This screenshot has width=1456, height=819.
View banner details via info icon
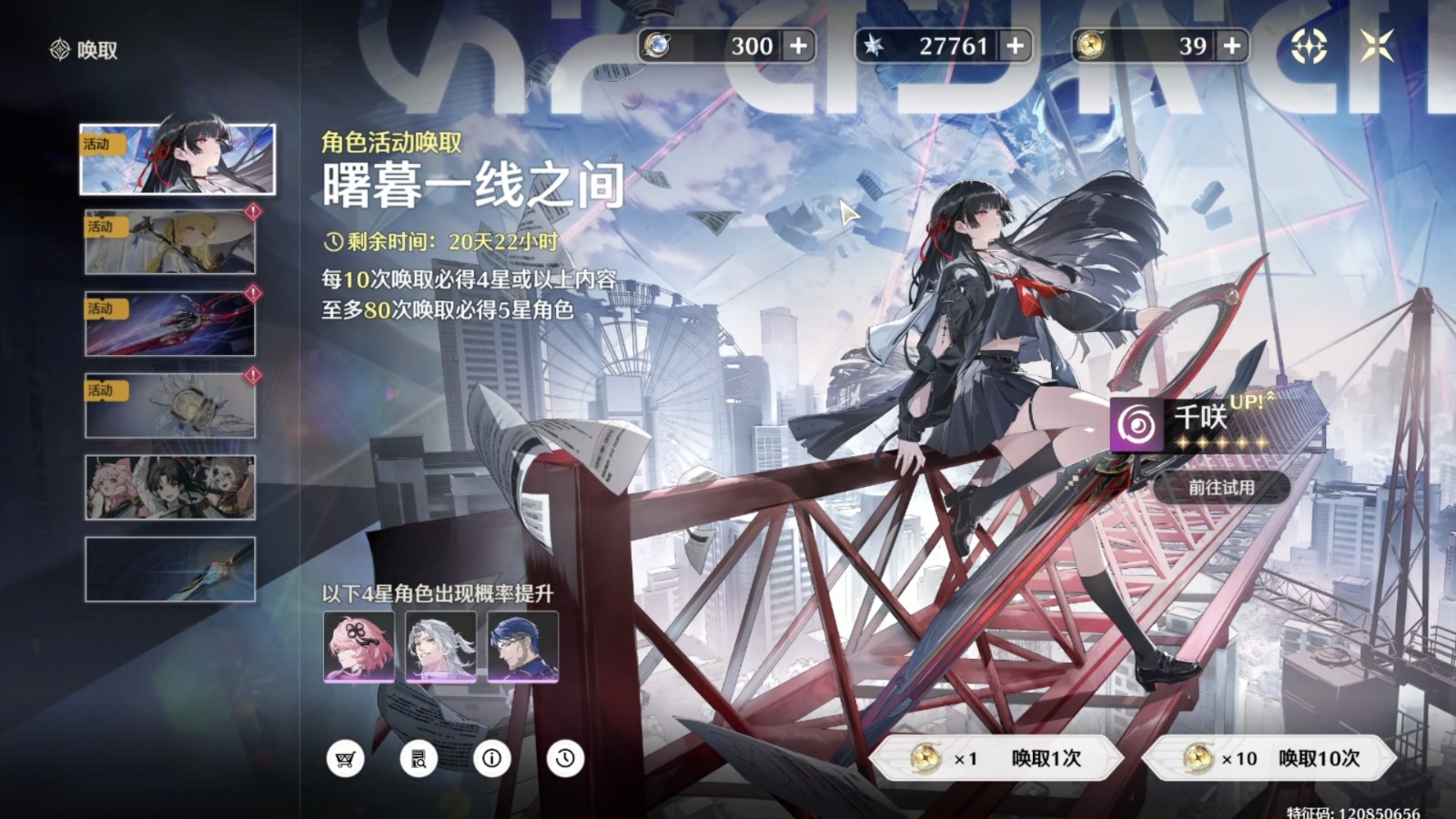click(492, 758)
